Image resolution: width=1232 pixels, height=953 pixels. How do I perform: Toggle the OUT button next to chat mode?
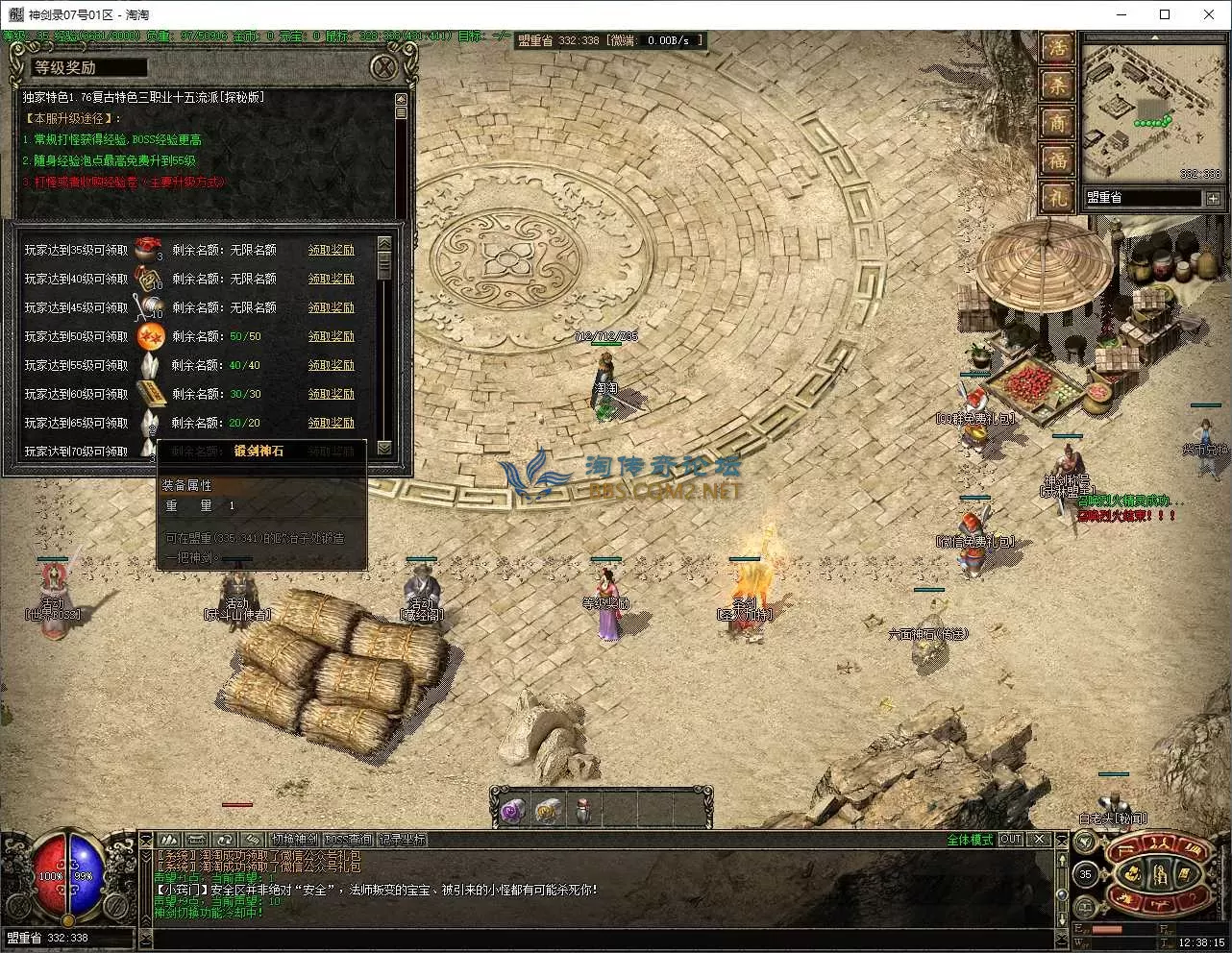1010,839
